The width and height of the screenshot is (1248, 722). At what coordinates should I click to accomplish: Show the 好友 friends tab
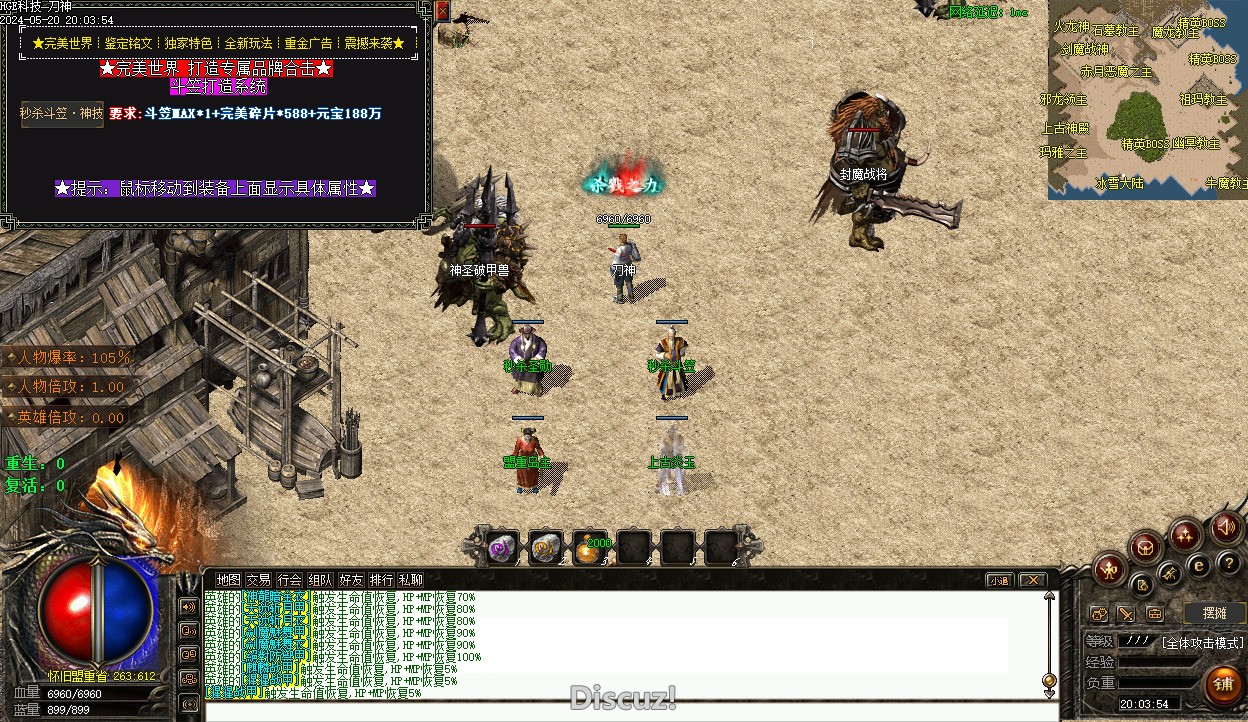351,579
